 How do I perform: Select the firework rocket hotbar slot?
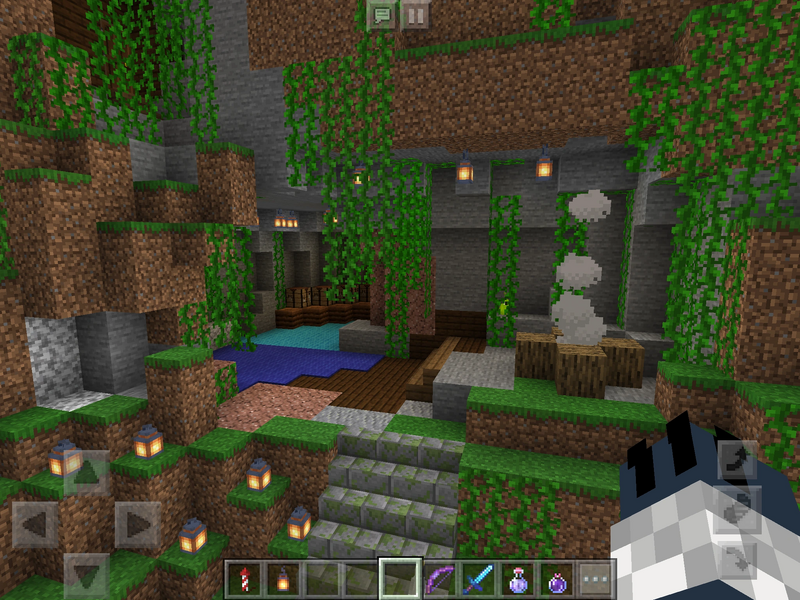pos(243,579)
